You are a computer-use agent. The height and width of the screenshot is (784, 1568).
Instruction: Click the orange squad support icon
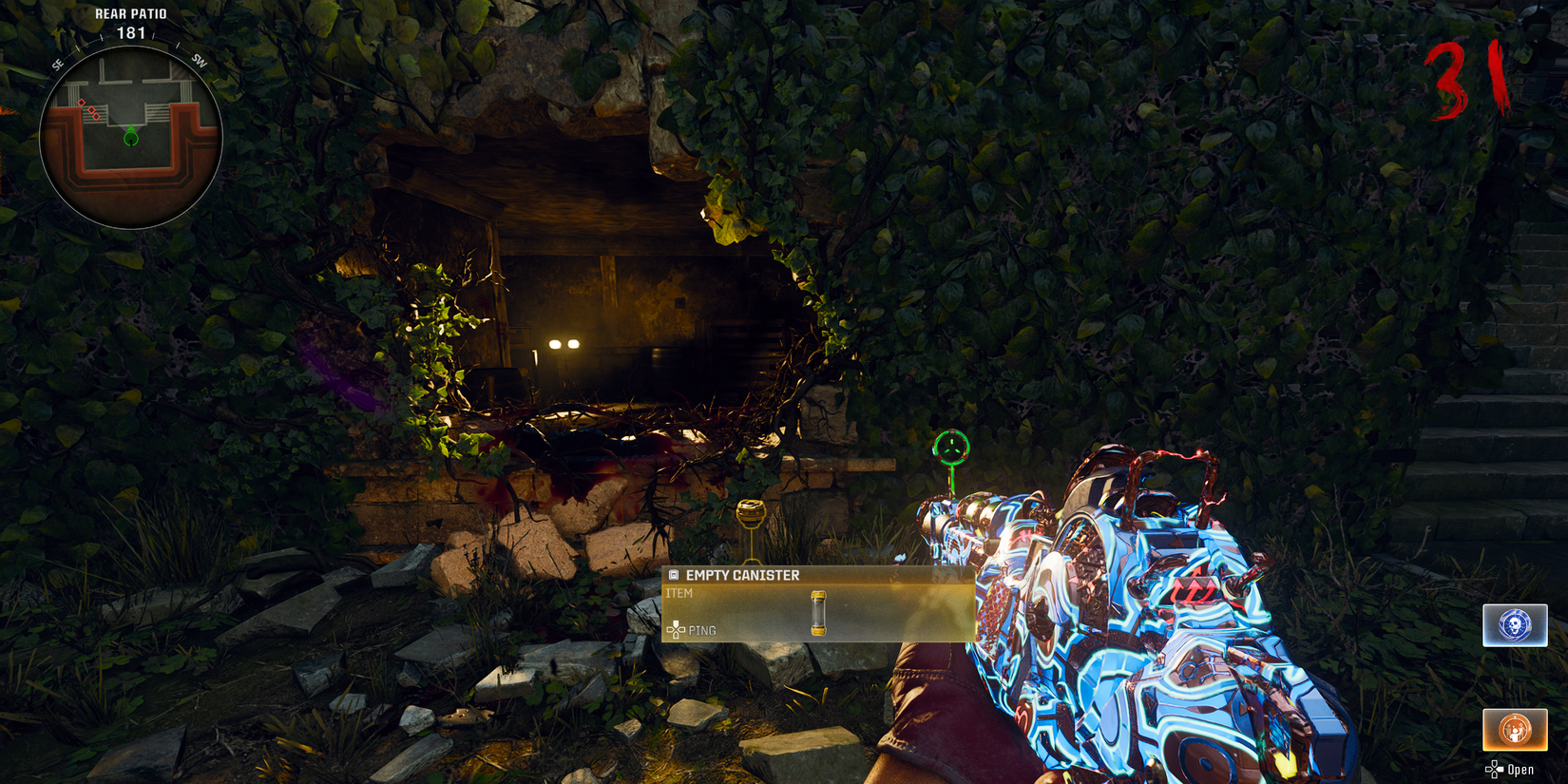pos(1515,729)
